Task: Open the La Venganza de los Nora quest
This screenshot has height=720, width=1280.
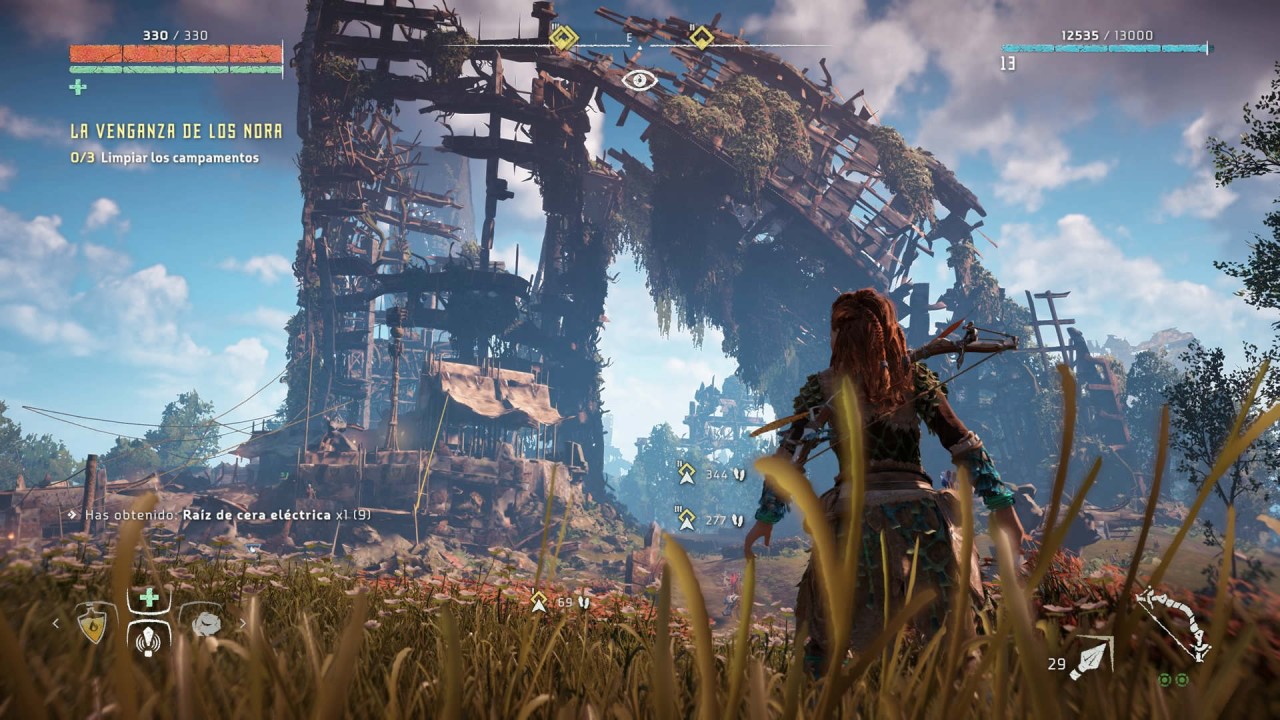Action: (176, 131)
